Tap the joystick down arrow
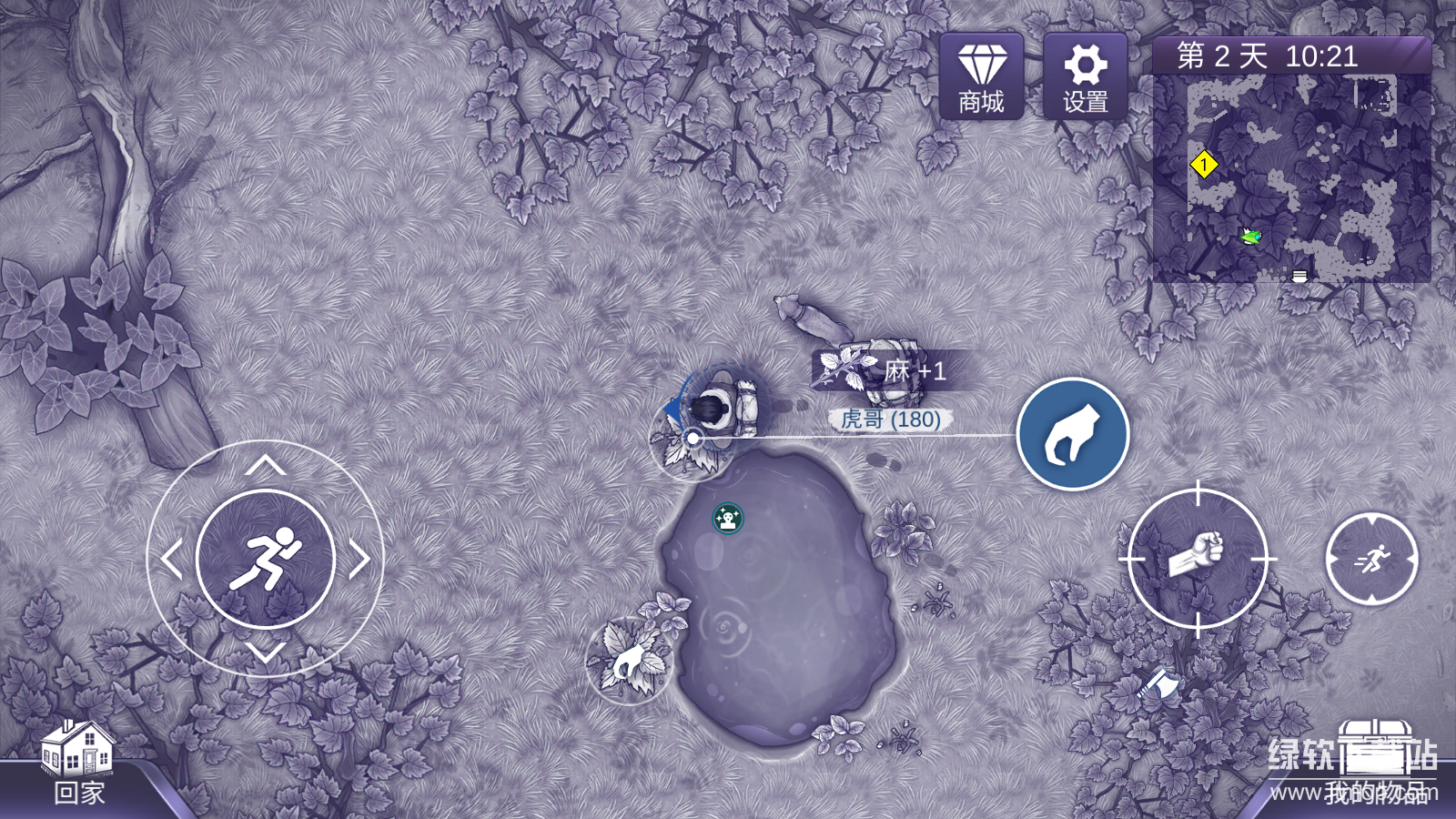This screenshot has height=819, width=1456. 265,652
